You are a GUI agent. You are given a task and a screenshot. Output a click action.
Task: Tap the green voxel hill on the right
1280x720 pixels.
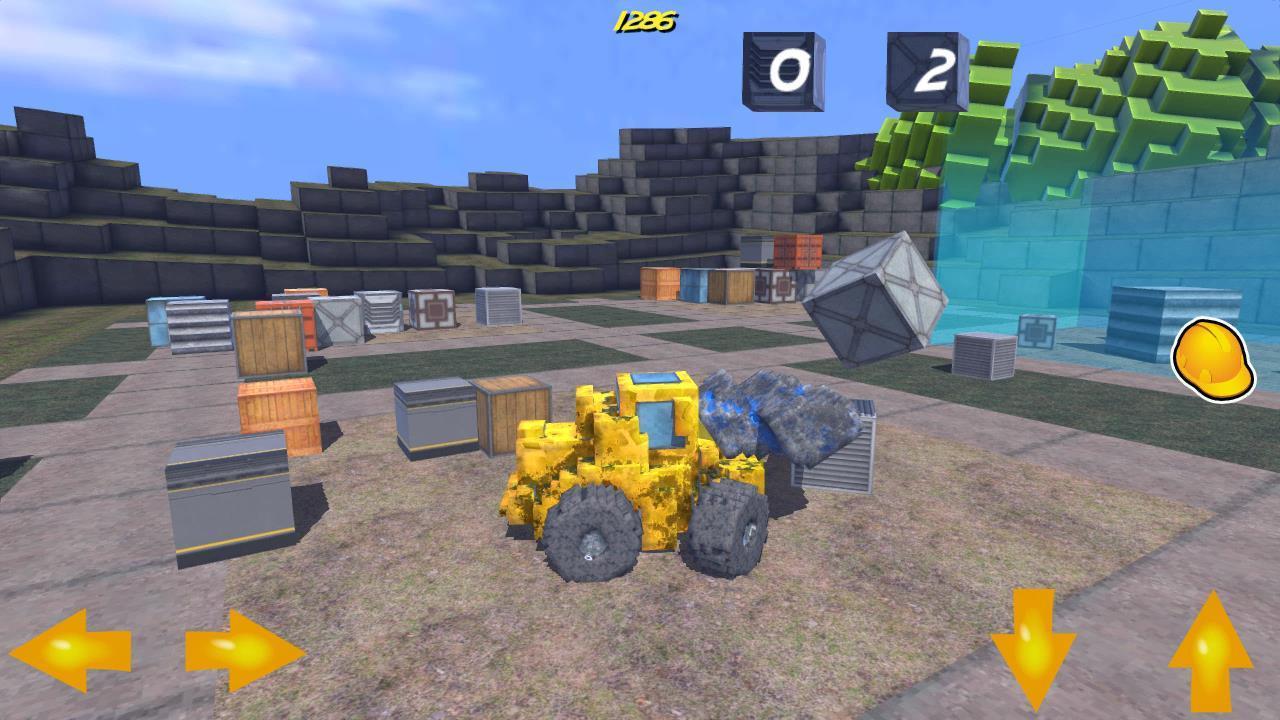coord(1150,100)
